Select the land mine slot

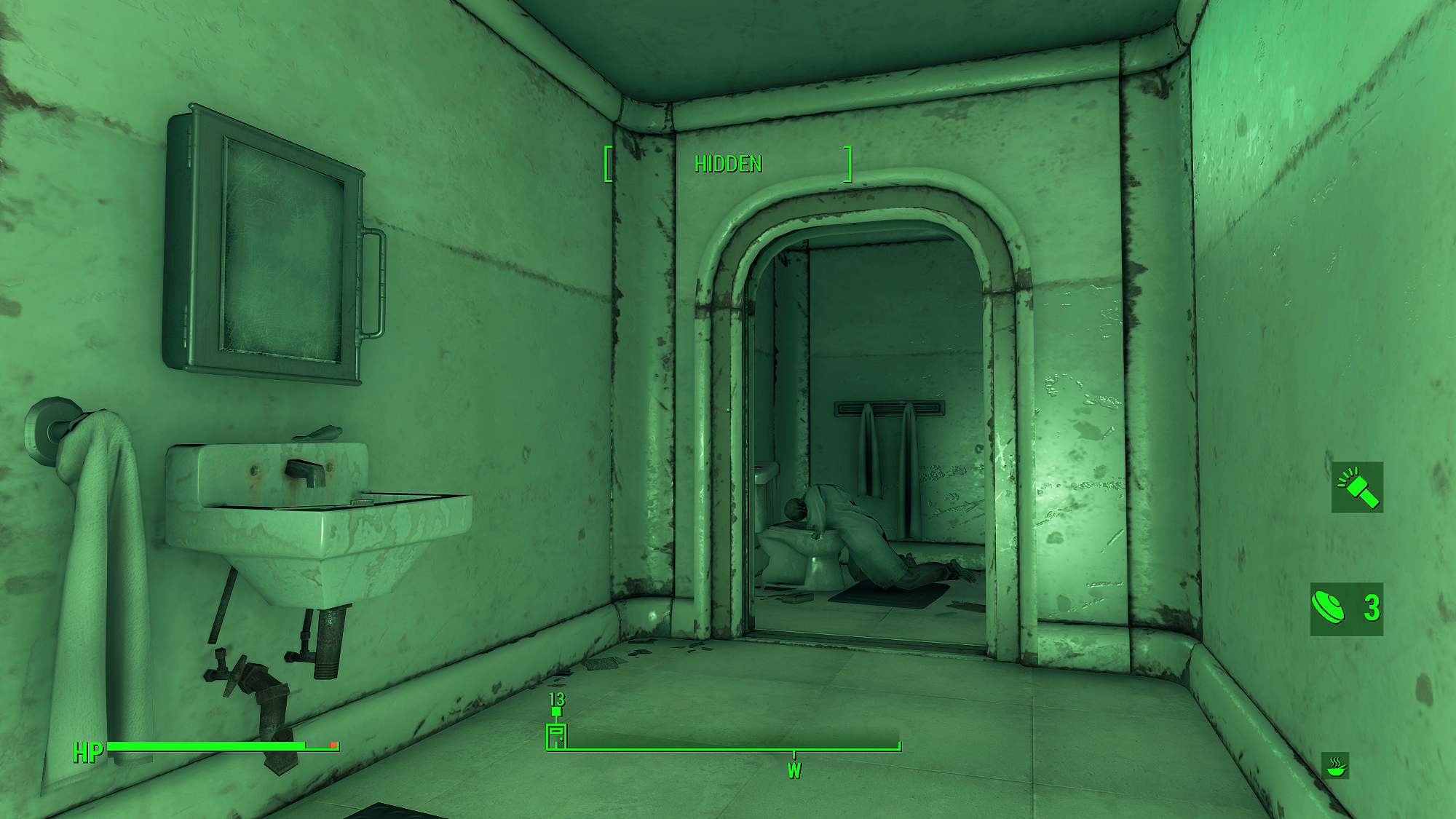tap(1345, 609)
